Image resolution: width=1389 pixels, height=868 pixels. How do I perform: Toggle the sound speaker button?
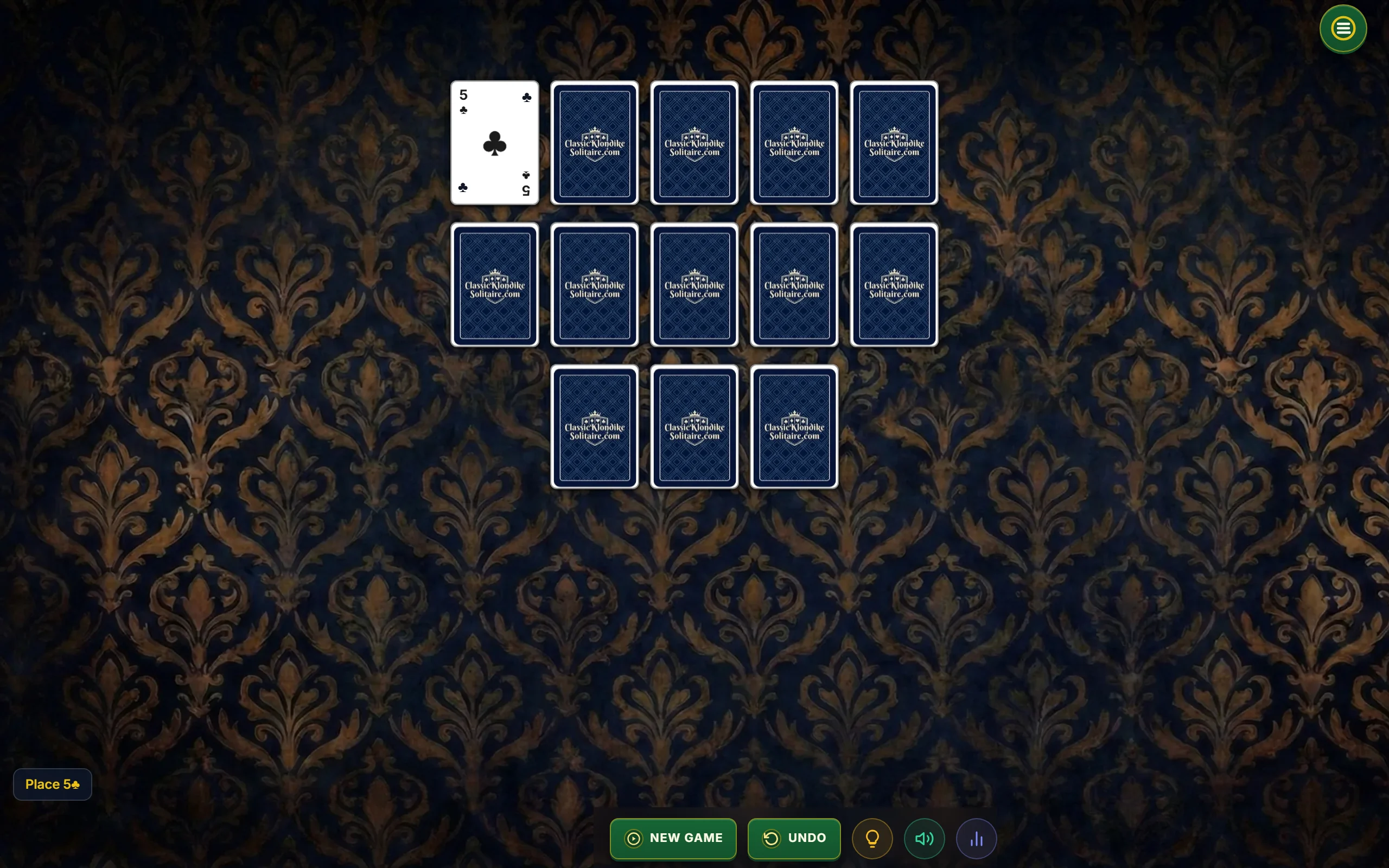pyautogui.click(x=924, y=839)
